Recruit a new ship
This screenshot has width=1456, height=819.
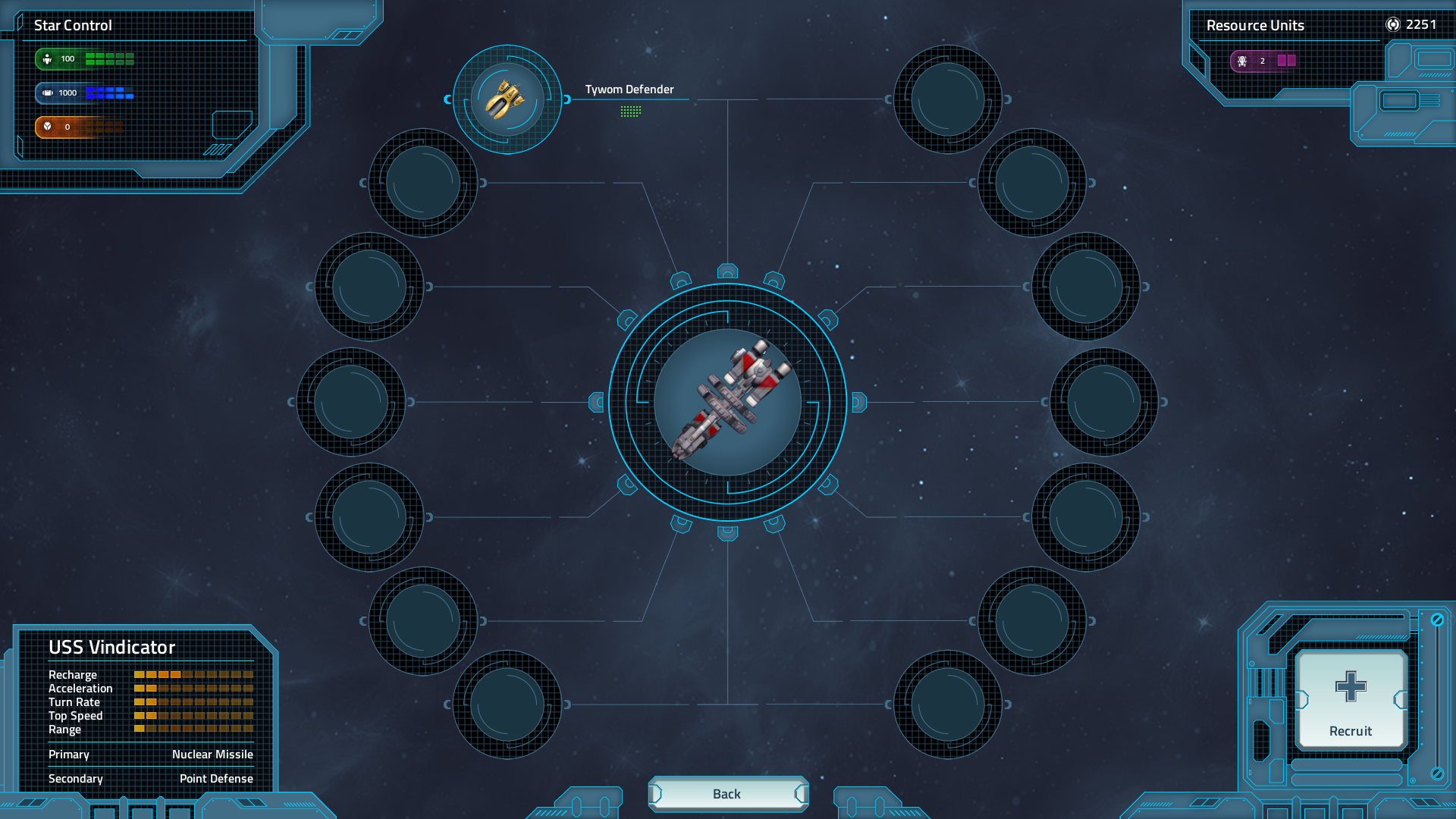(1351, 700)
